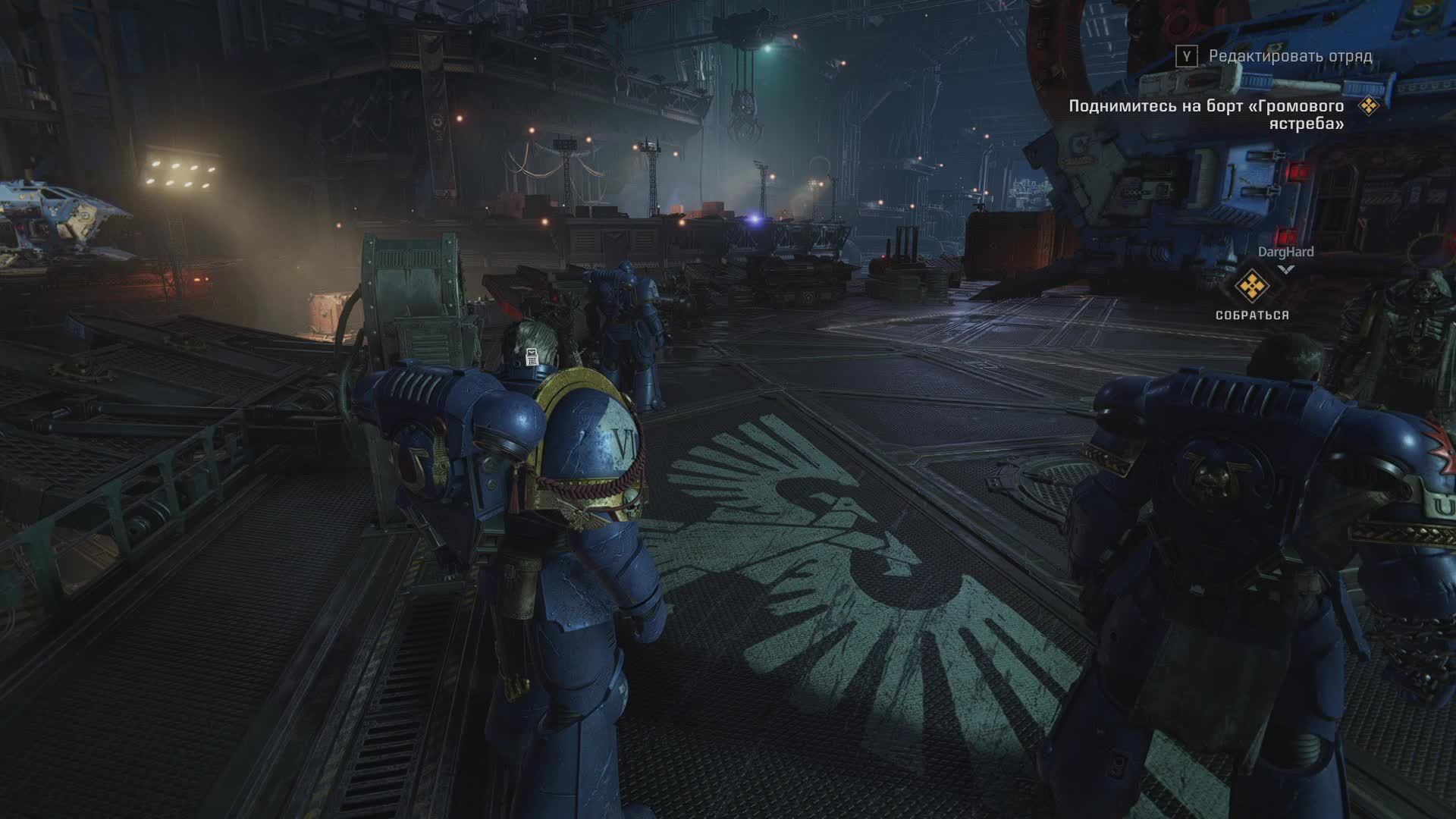Click the DargHard player name tag
The width and height of the screenshot is (1456, 819).
tap(1285, 252)
